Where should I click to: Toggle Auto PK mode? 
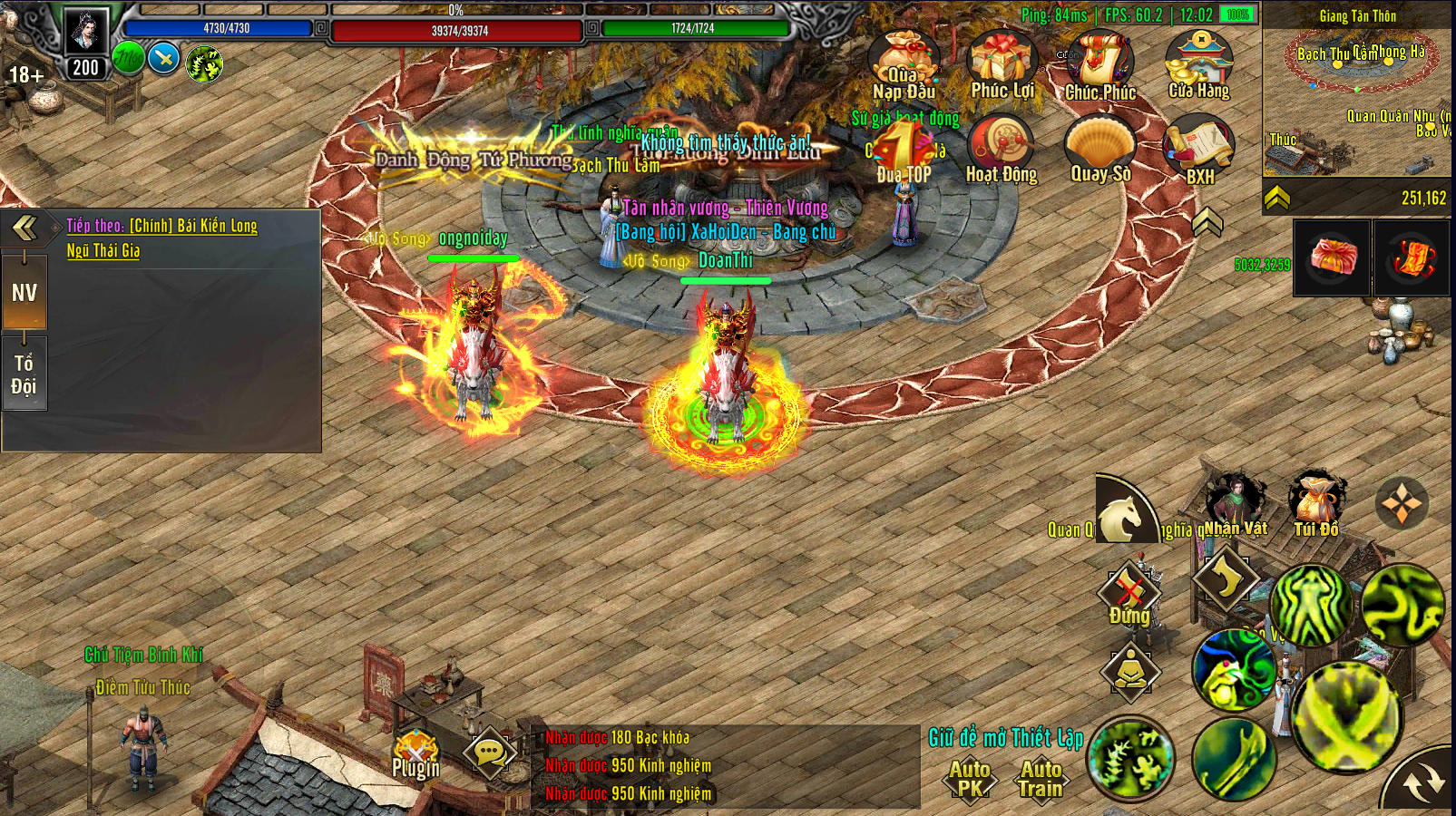click(970, 779)
